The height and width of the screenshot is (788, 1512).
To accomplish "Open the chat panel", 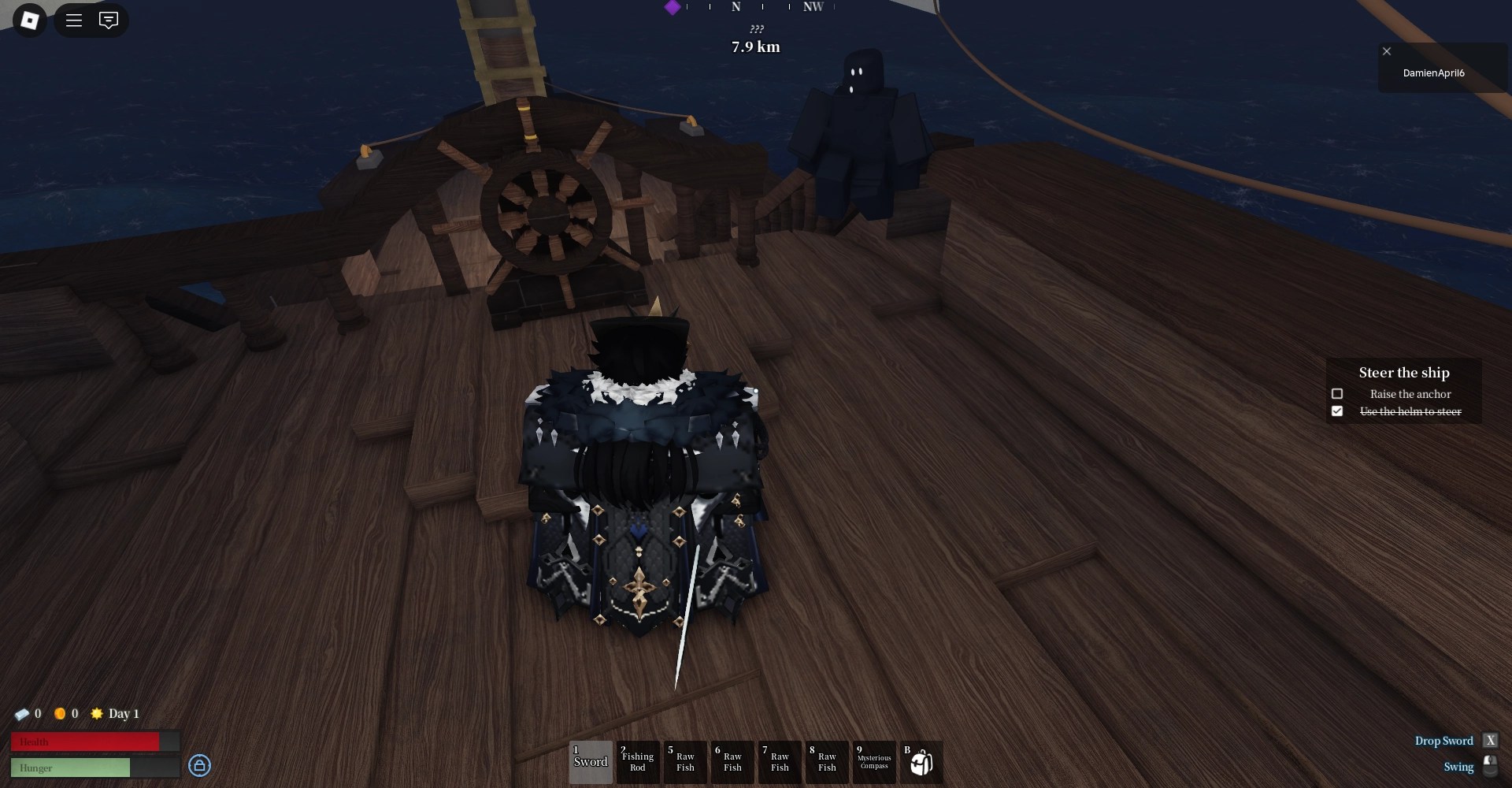I will click(109, 20).
